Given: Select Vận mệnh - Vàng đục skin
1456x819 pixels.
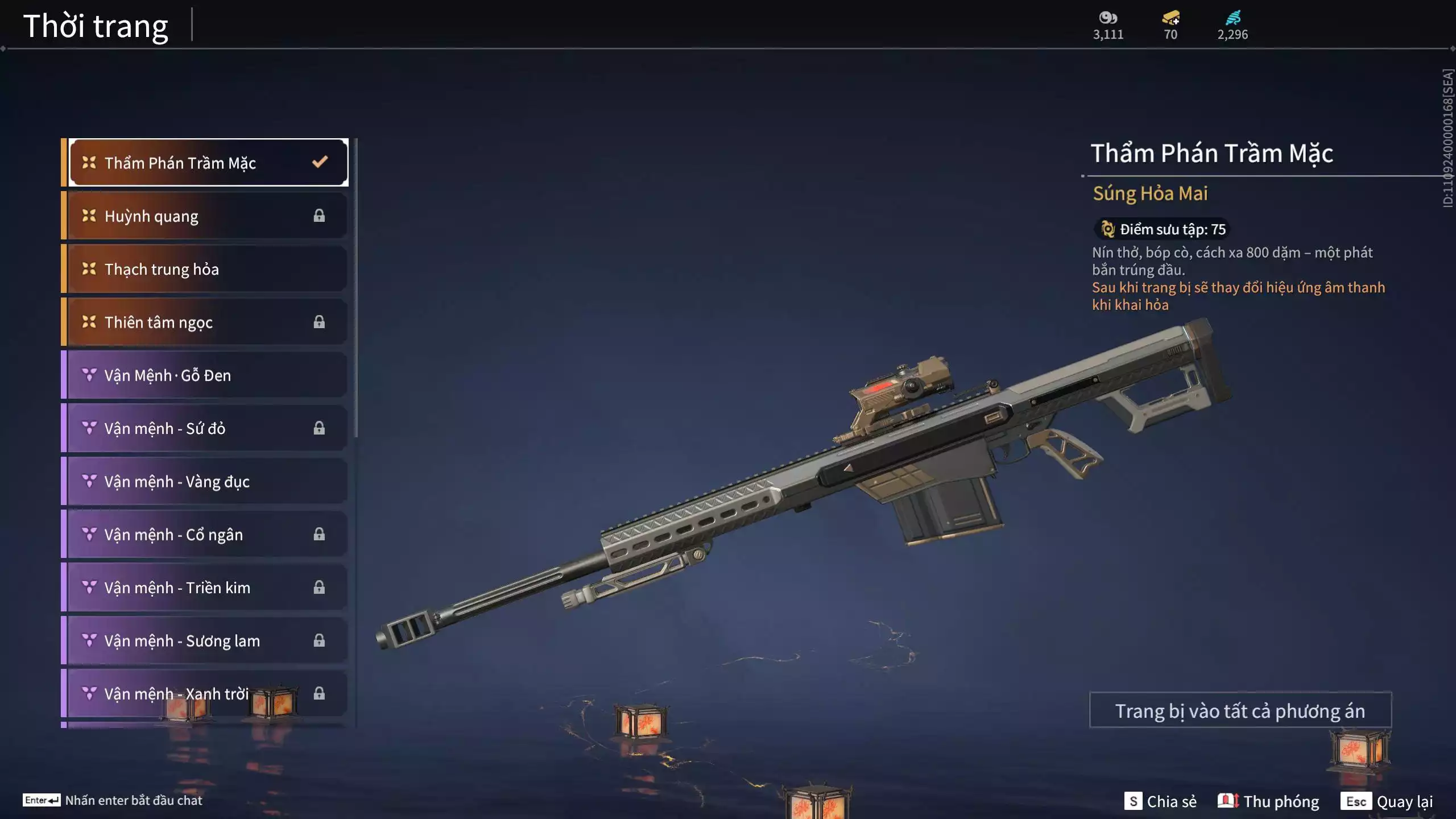Looking at the screenshot, I should point(207,481).
